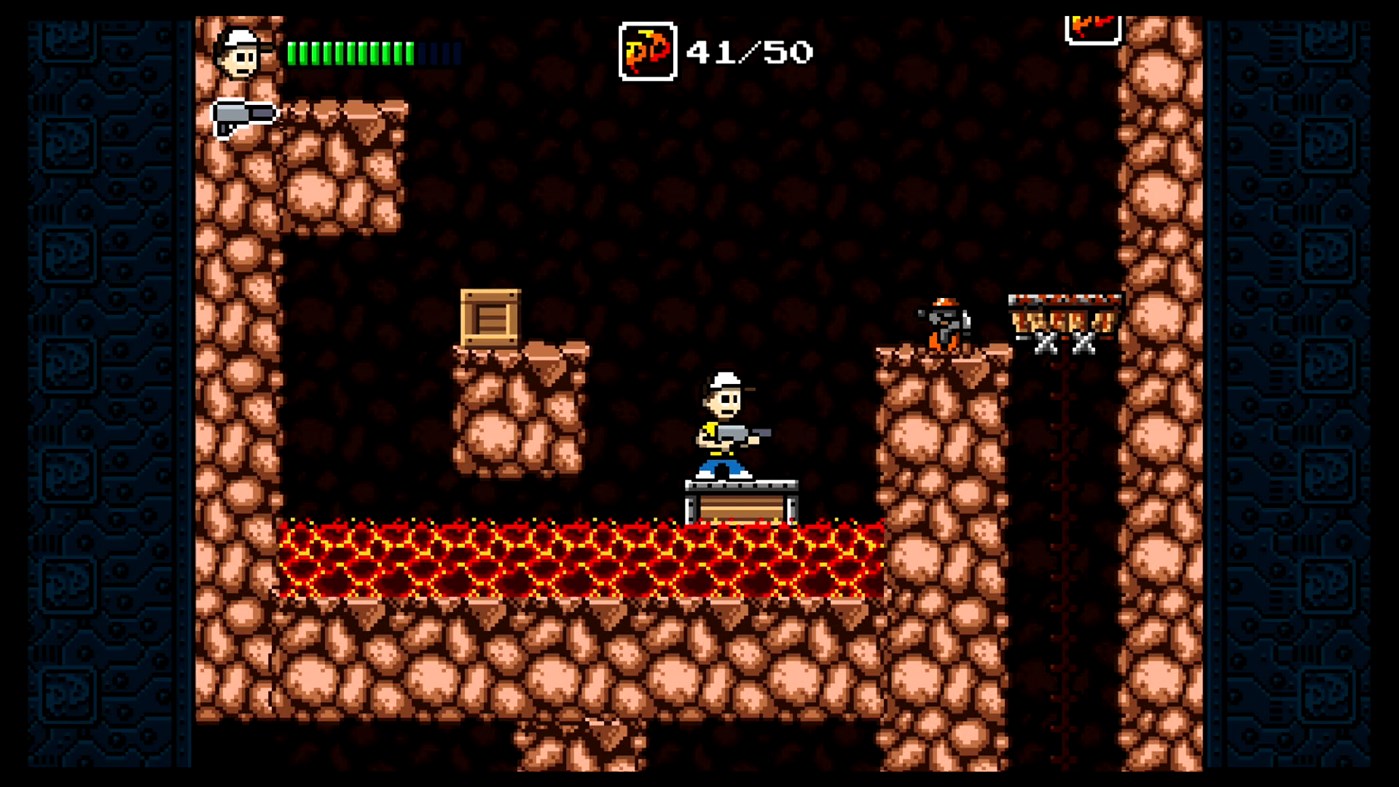Toggle the second white X on the sign

click(1082, 342)
